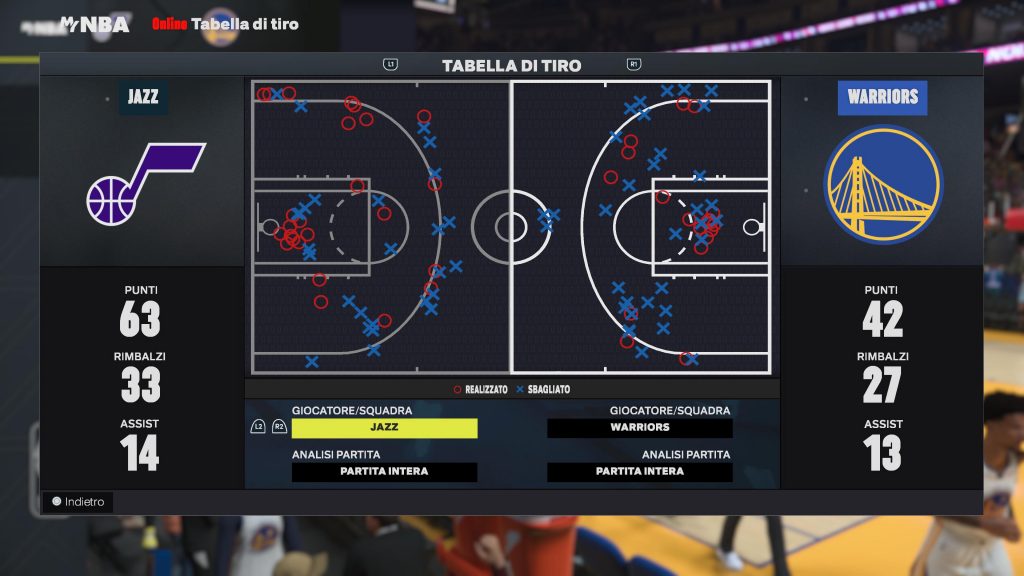Go back with the Indietro button

tap(79, 501)
